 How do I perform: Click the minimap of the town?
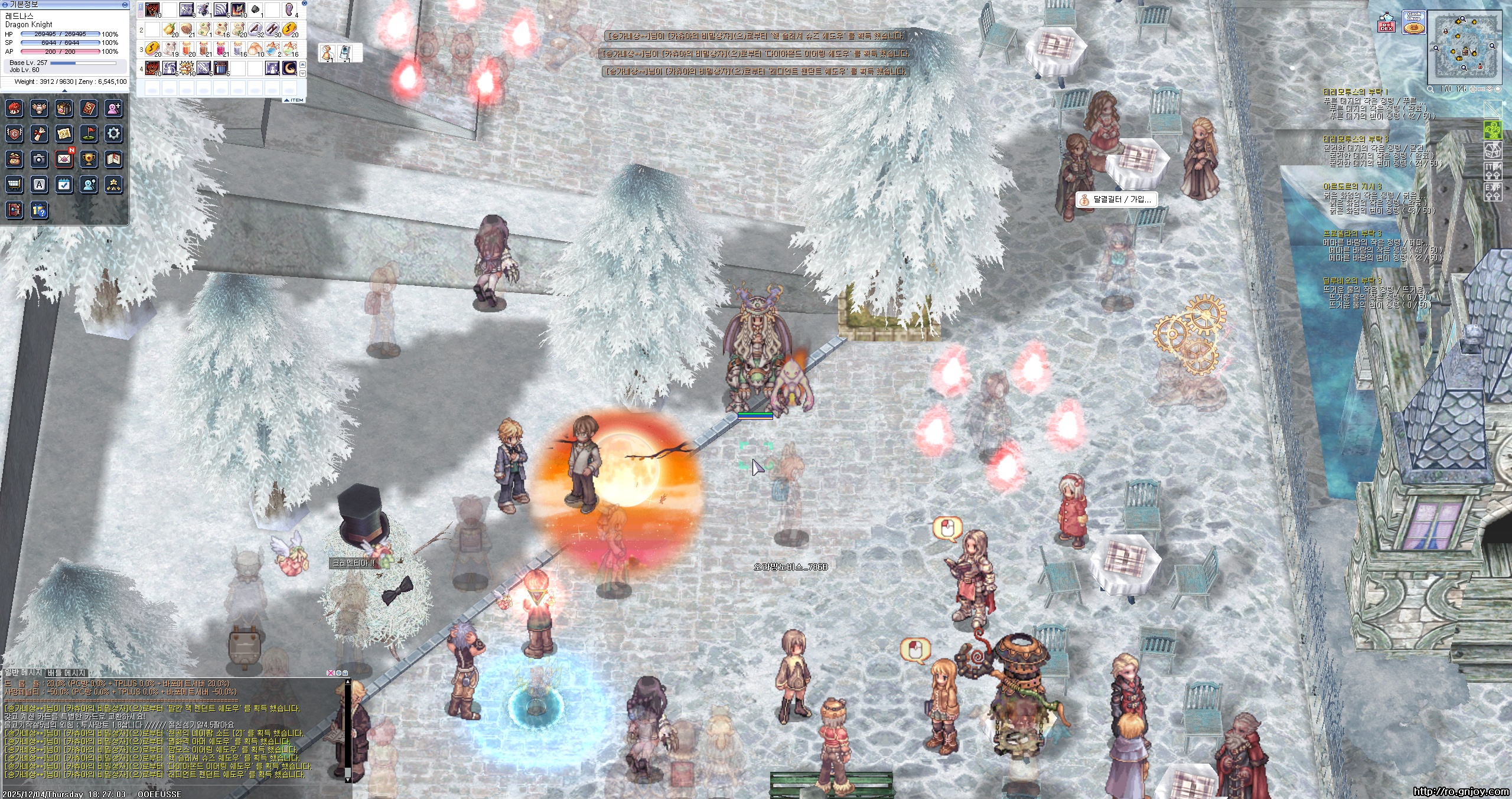coord(1465,48)
